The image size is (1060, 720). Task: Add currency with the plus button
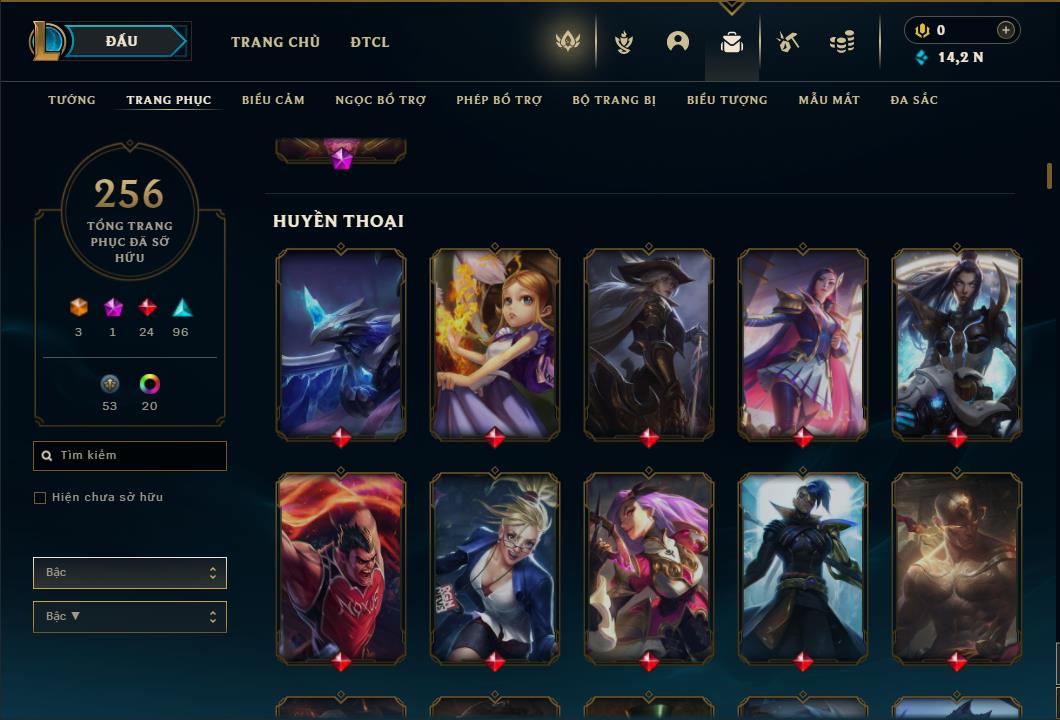tap(1006, 30)
